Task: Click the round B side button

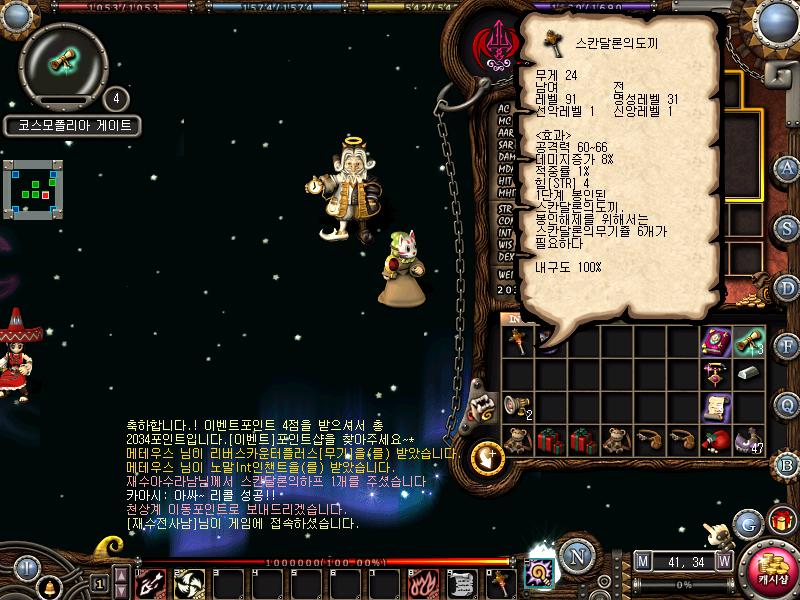Action: click(x=788, y=463)
